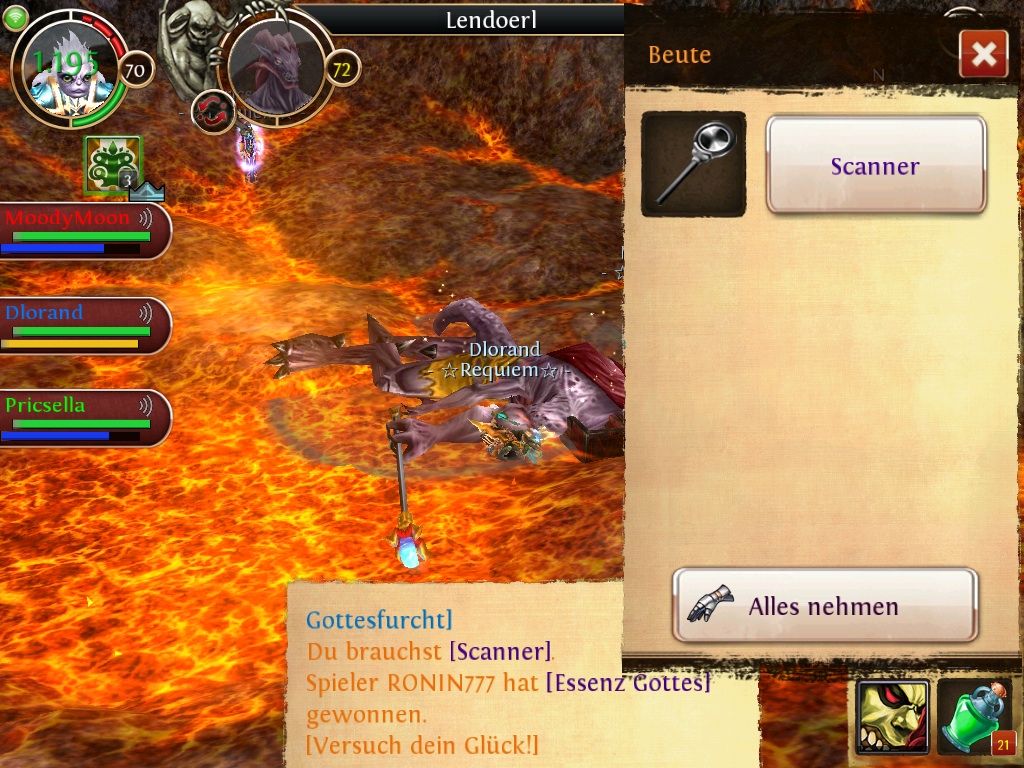Click the [Scanner] link in chat
This screenshot has height=768, width=1024.
(500, 652)
